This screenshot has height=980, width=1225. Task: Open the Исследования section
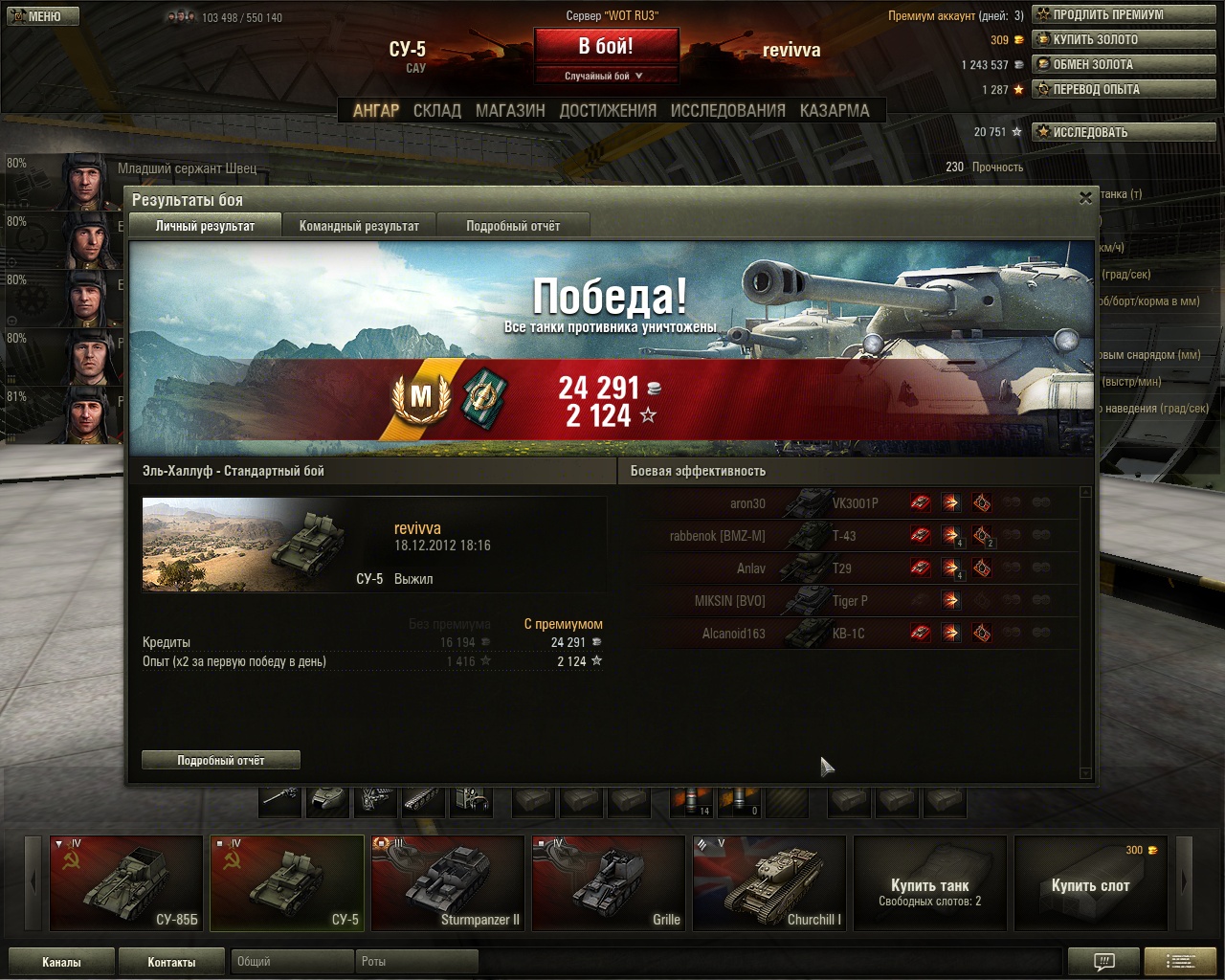tap(727, 111)
